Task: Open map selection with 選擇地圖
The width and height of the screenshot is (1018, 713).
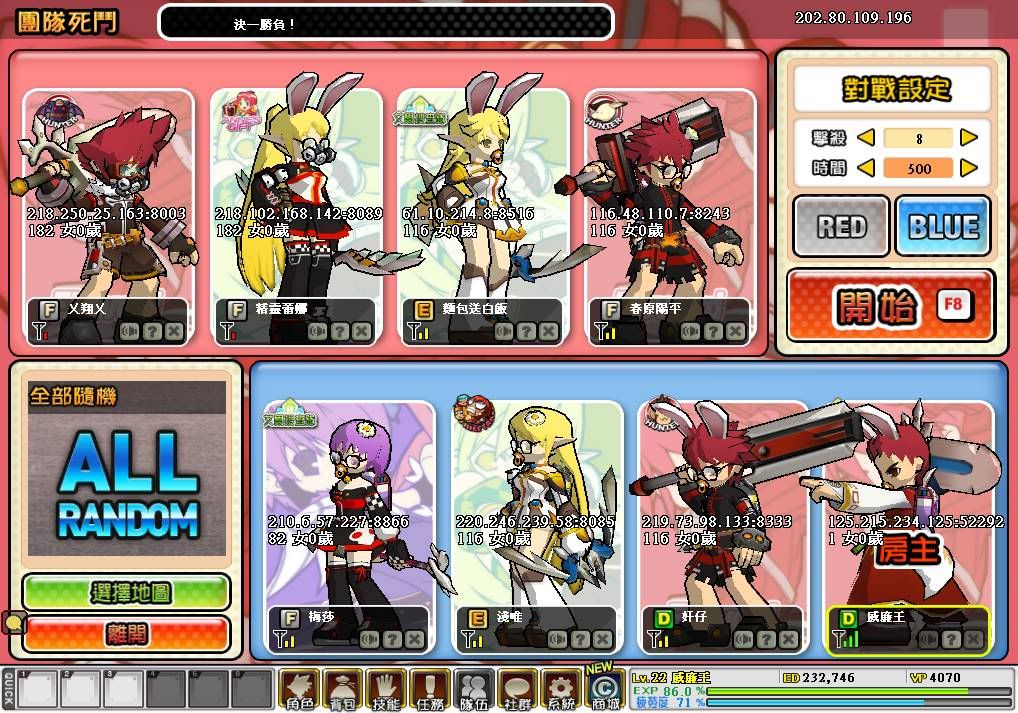Action: [x=127, y=592]
